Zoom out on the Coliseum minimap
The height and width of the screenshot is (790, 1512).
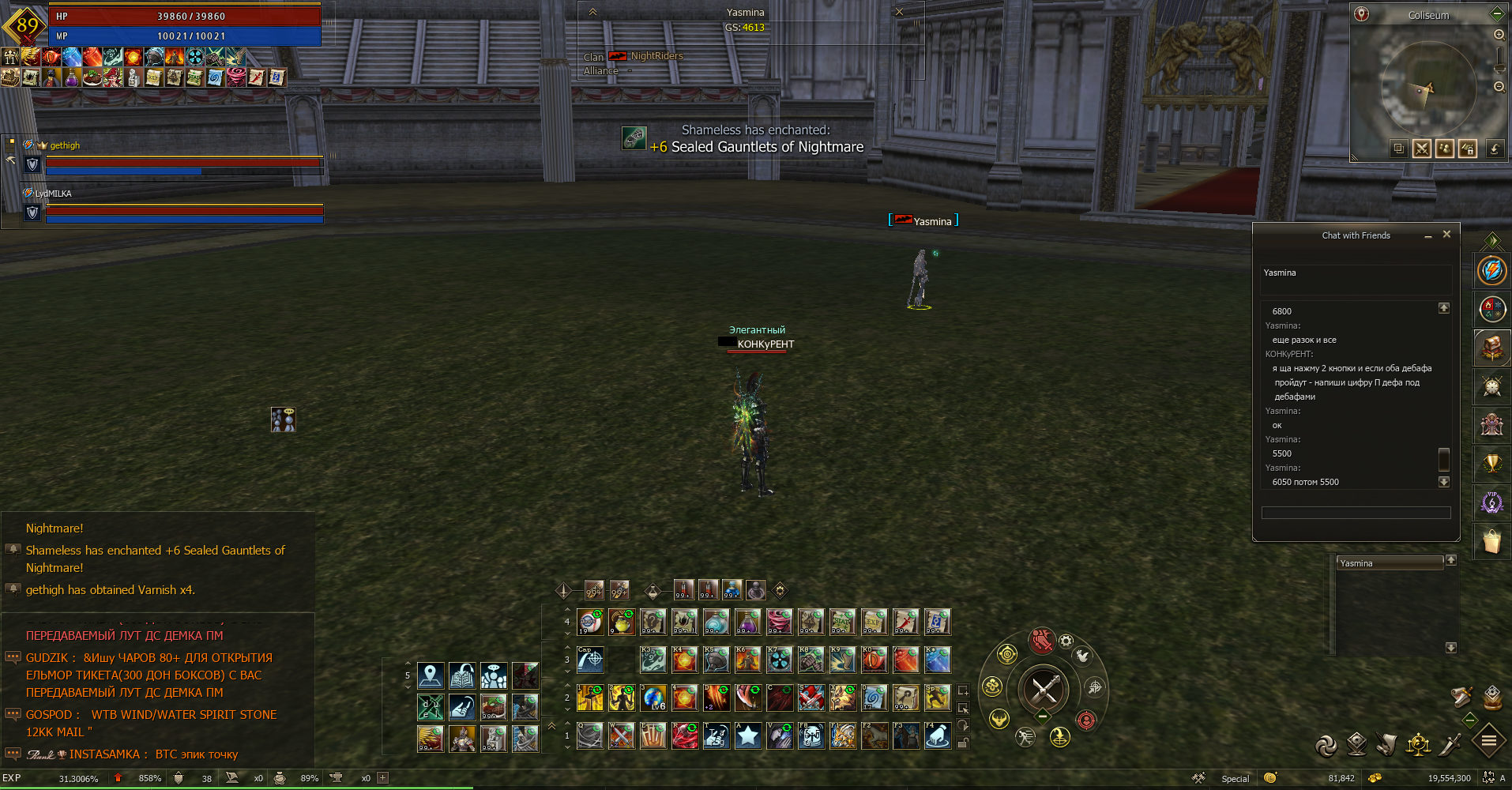click(x=1499, y=87)
